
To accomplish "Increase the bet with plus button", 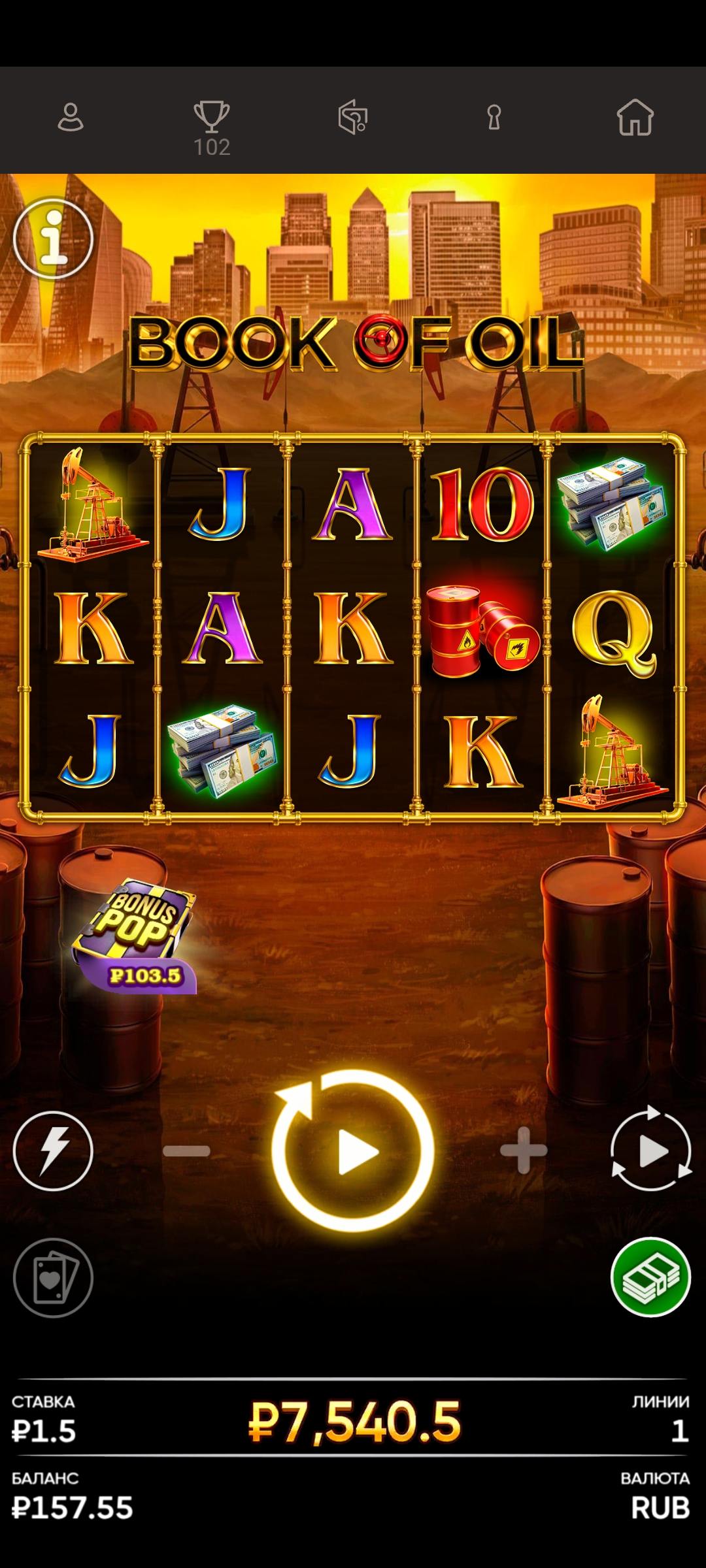I will coord(523,1151).
